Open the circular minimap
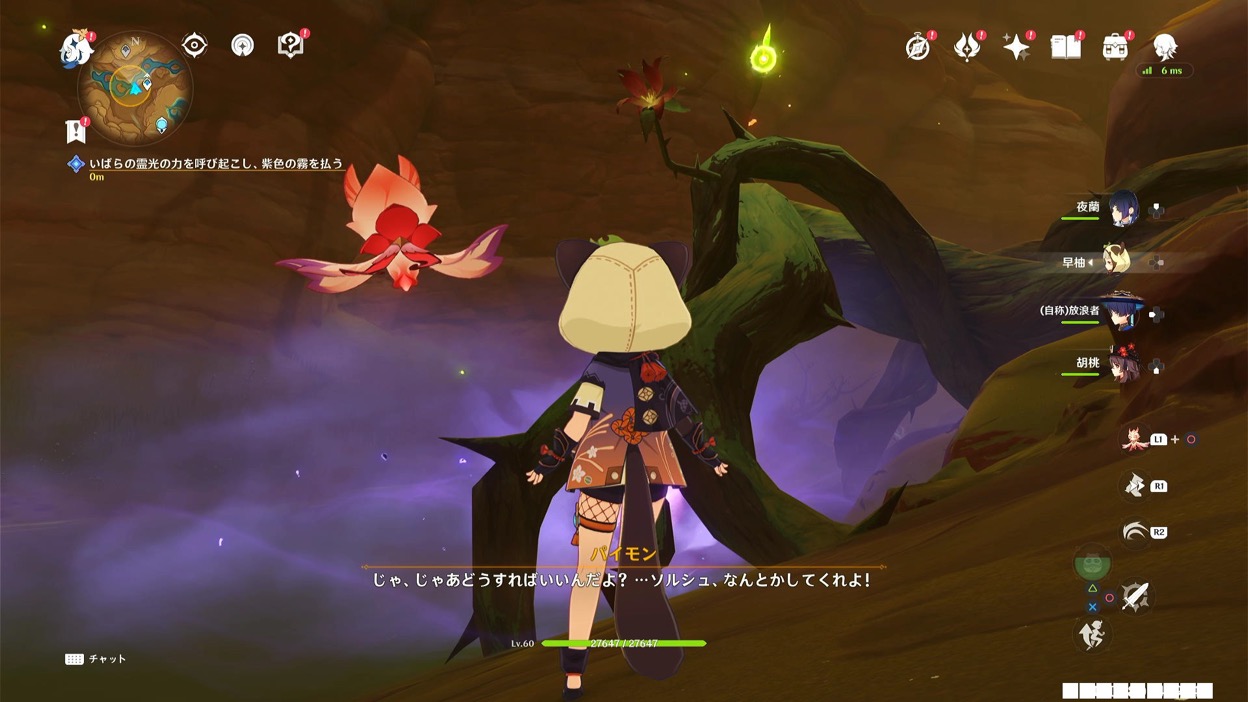 point(134,87)
